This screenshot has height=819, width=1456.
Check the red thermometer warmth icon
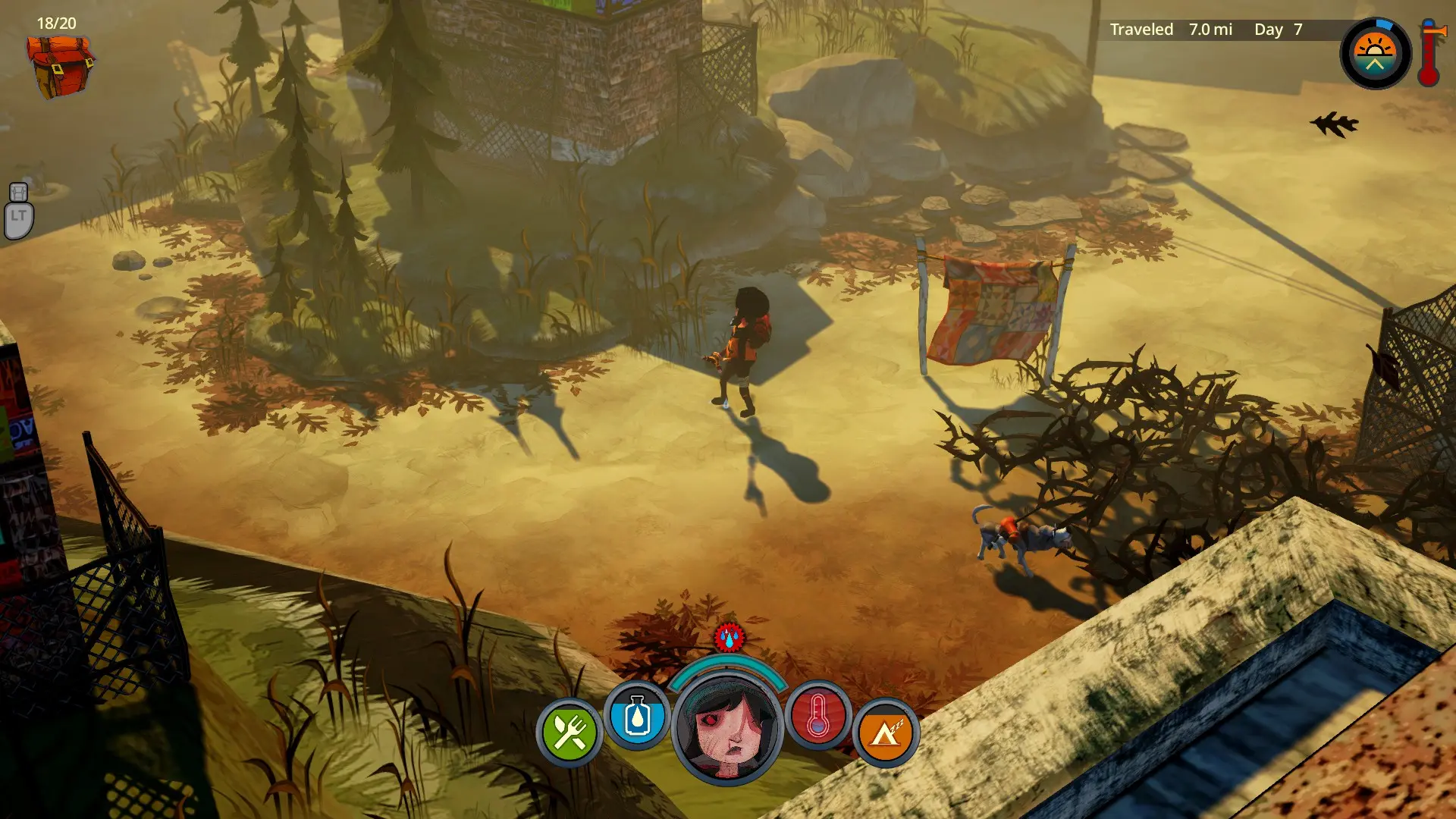(x=818, y=717)
